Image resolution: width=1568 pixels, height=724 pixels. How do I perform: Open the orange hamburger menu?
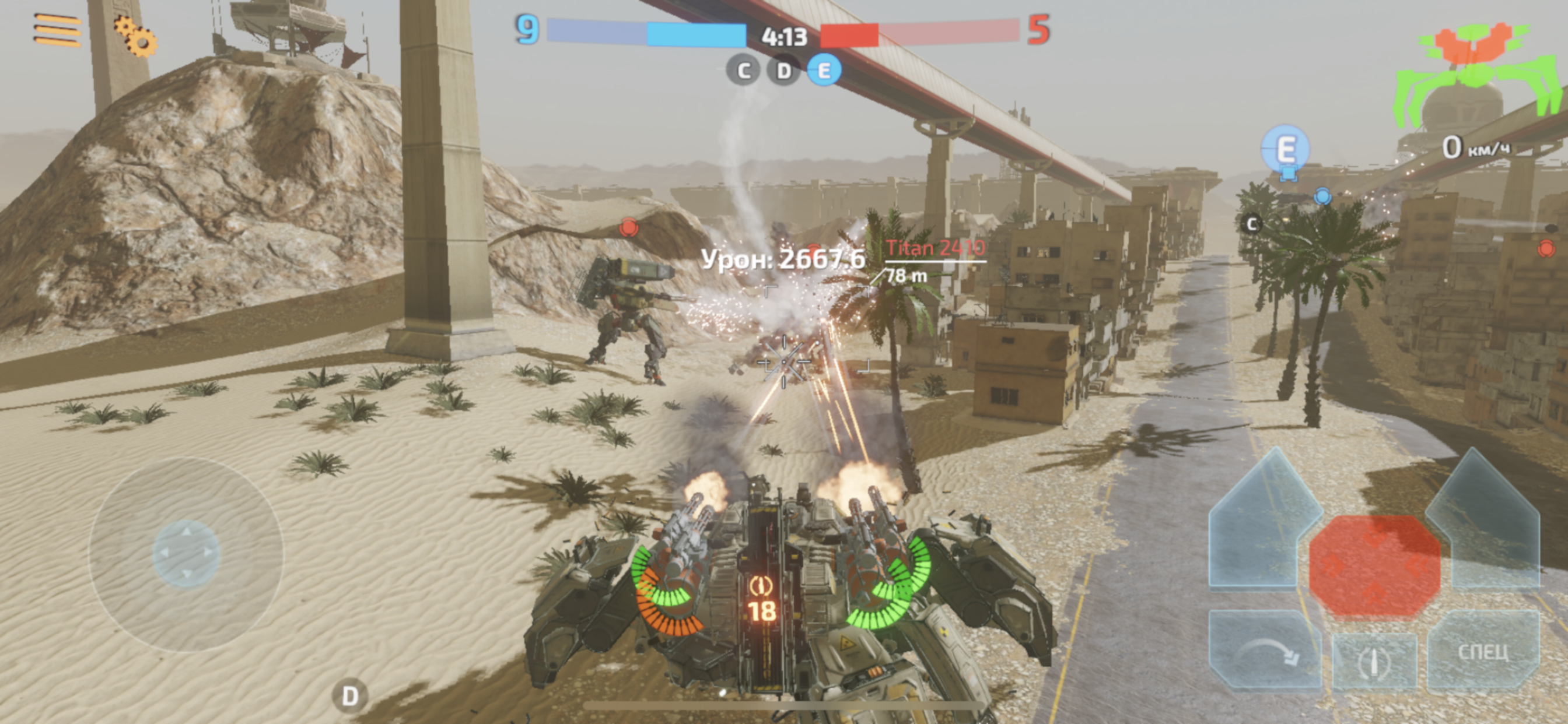(x=57, y=29)
